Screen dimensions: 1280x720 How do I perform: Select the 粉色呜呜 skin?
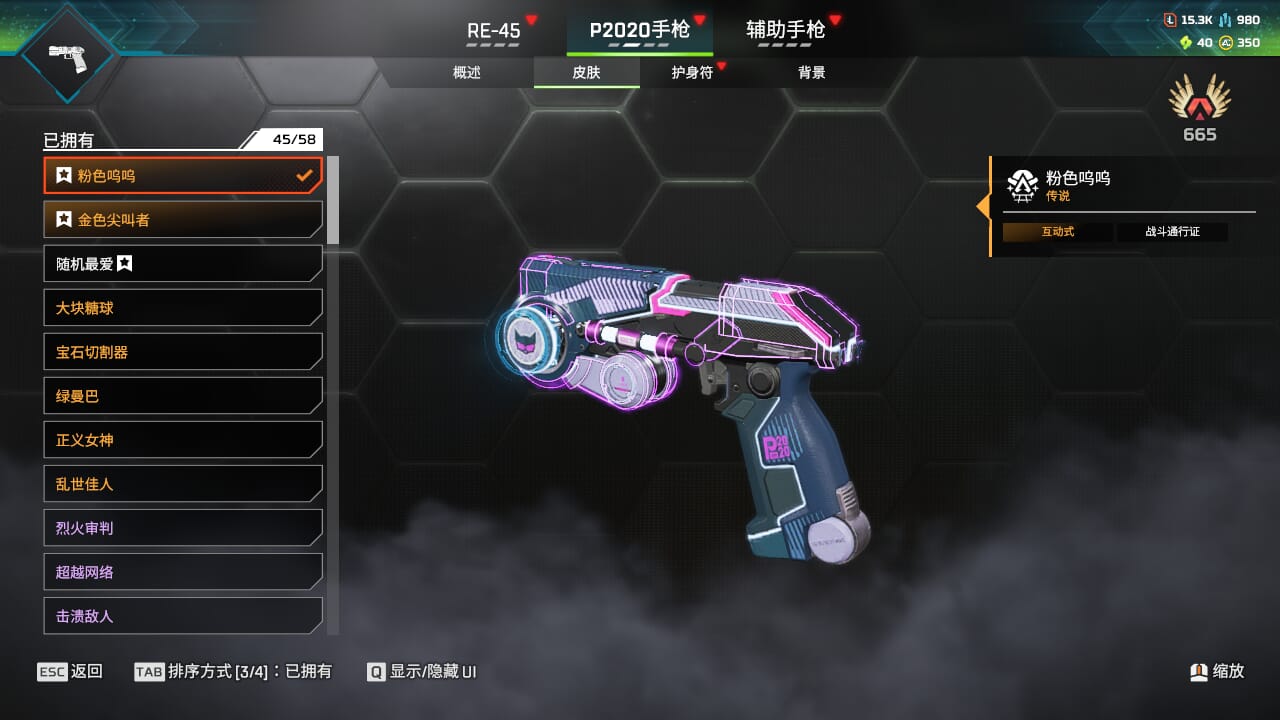pyautogui.click(x=183, y=176)
